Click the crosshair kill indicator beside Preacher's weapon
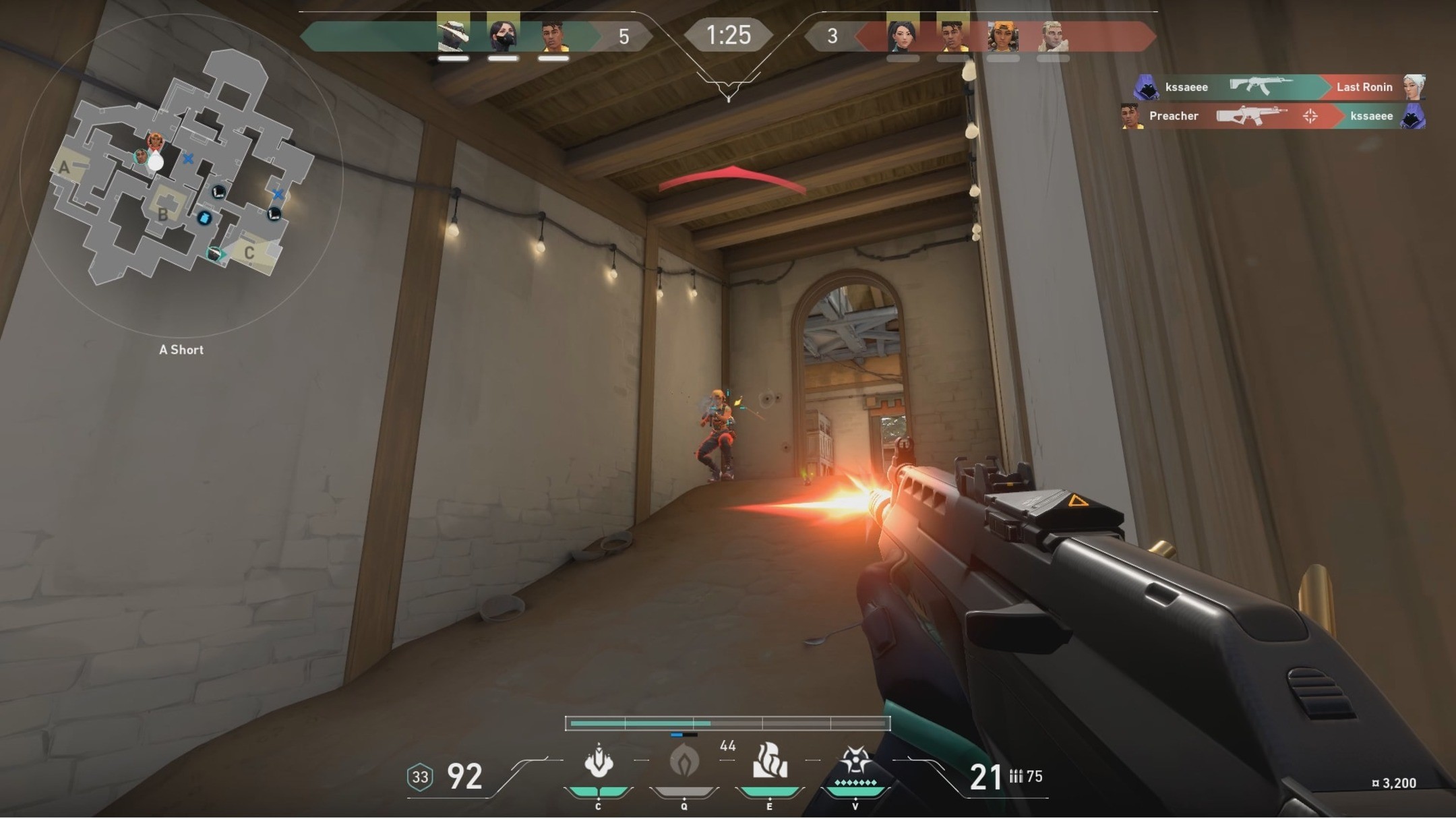1456x819 pixels. pos(1312,116)
